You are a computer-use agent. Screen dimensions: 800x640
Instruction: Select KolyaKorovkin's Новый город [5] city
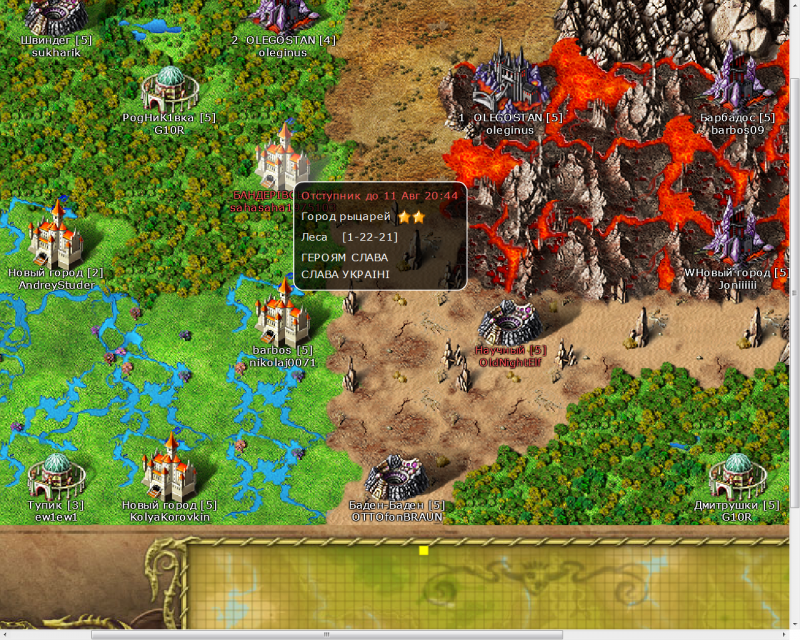(x=168, y=470)
